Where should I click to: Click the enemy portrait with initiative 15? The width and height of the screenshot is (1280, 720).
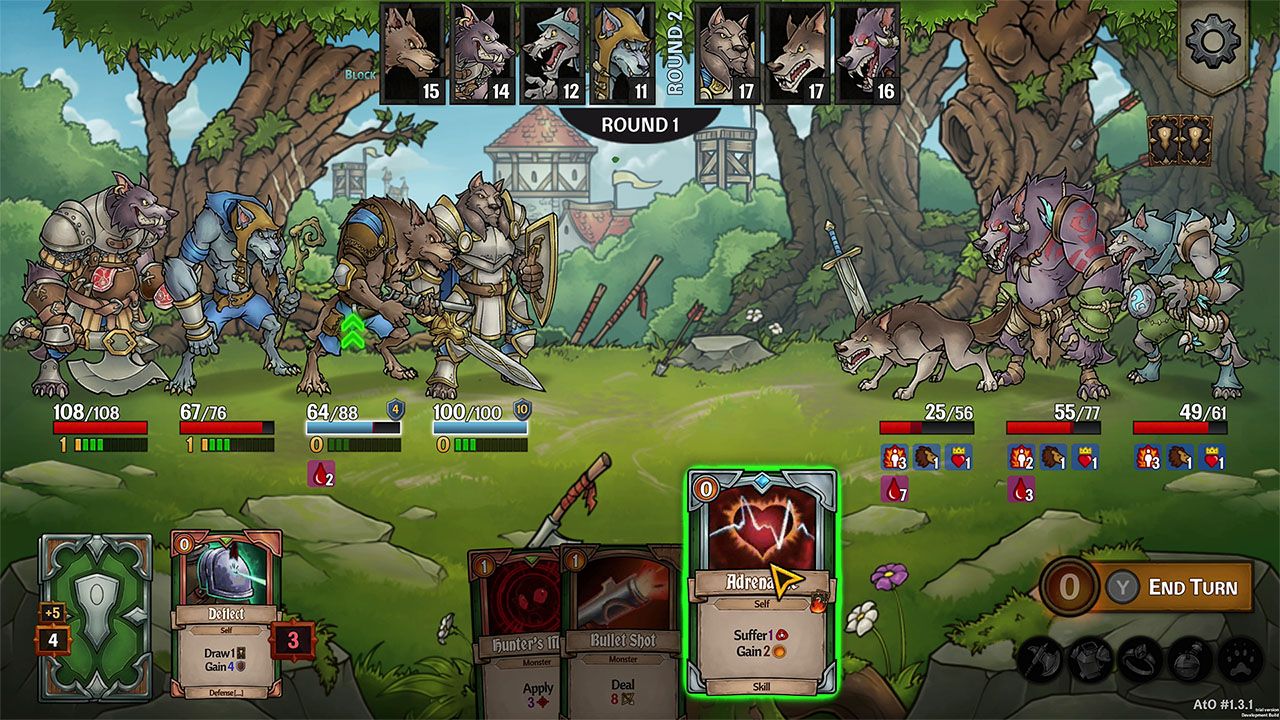click(411, 50)
